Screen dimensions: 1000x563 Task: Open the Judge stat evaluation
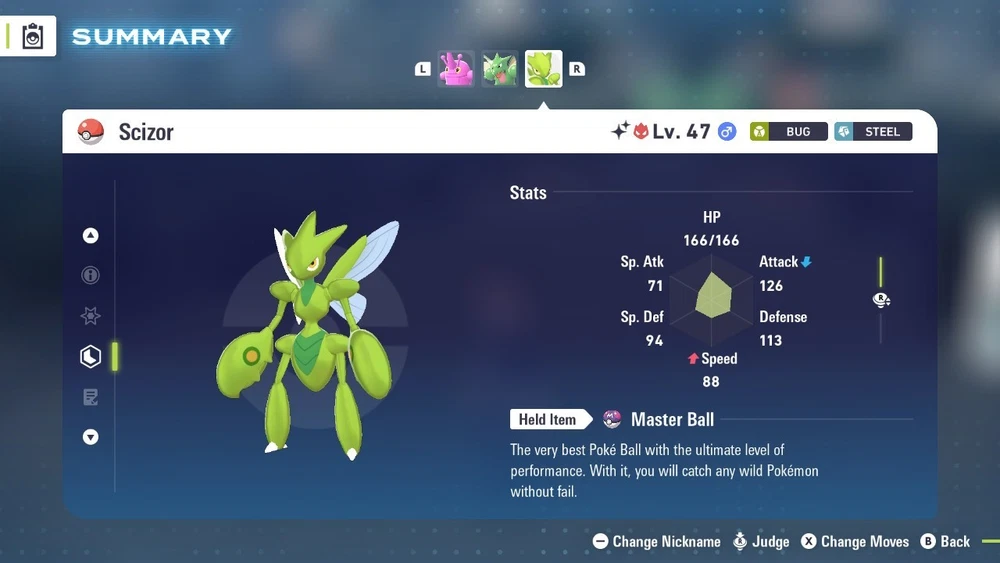(x=761, y=542)
